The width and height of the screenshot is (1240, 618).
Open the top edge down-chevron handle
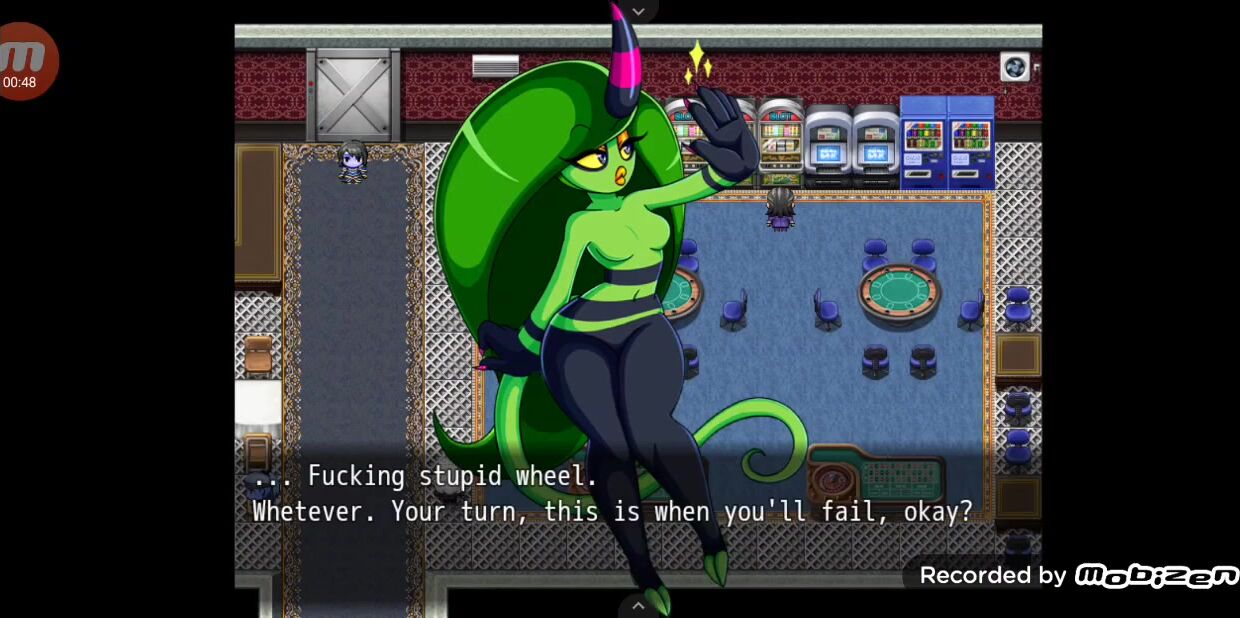coord(638,11)
